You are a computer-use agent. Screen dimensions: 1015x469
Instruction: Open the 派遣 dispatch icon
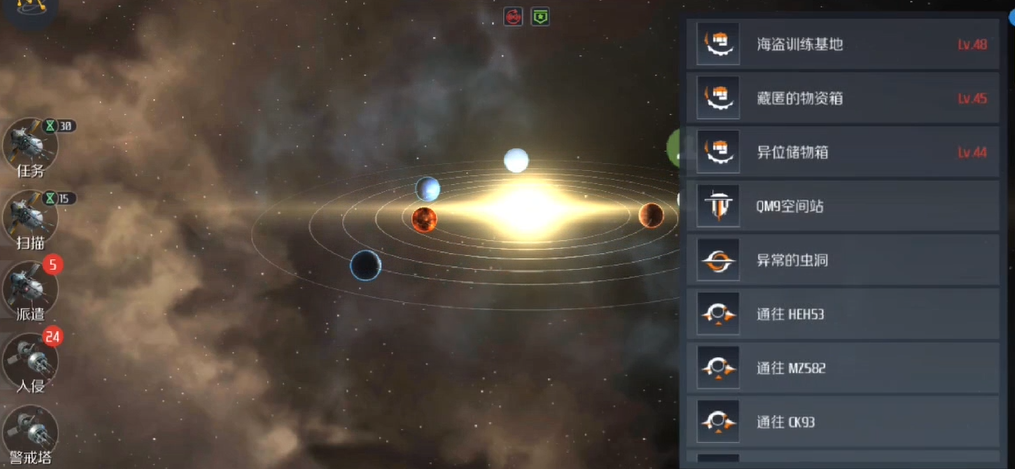(x=30, y=288)
